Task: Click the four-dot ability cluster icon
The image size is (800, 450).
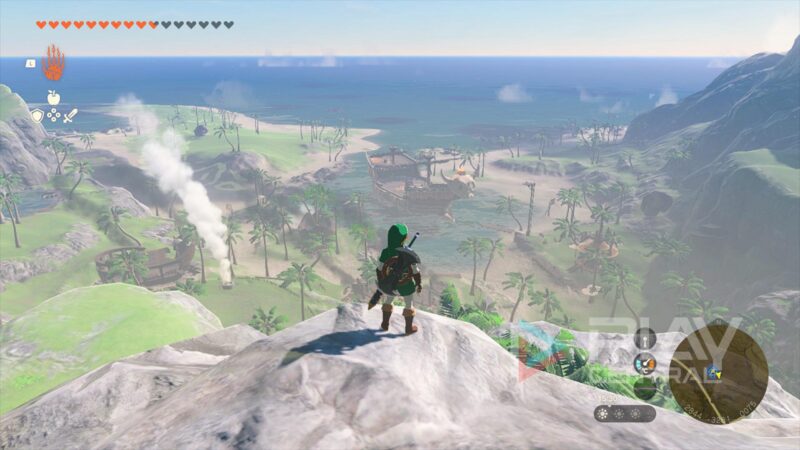Action: [53, 116]
